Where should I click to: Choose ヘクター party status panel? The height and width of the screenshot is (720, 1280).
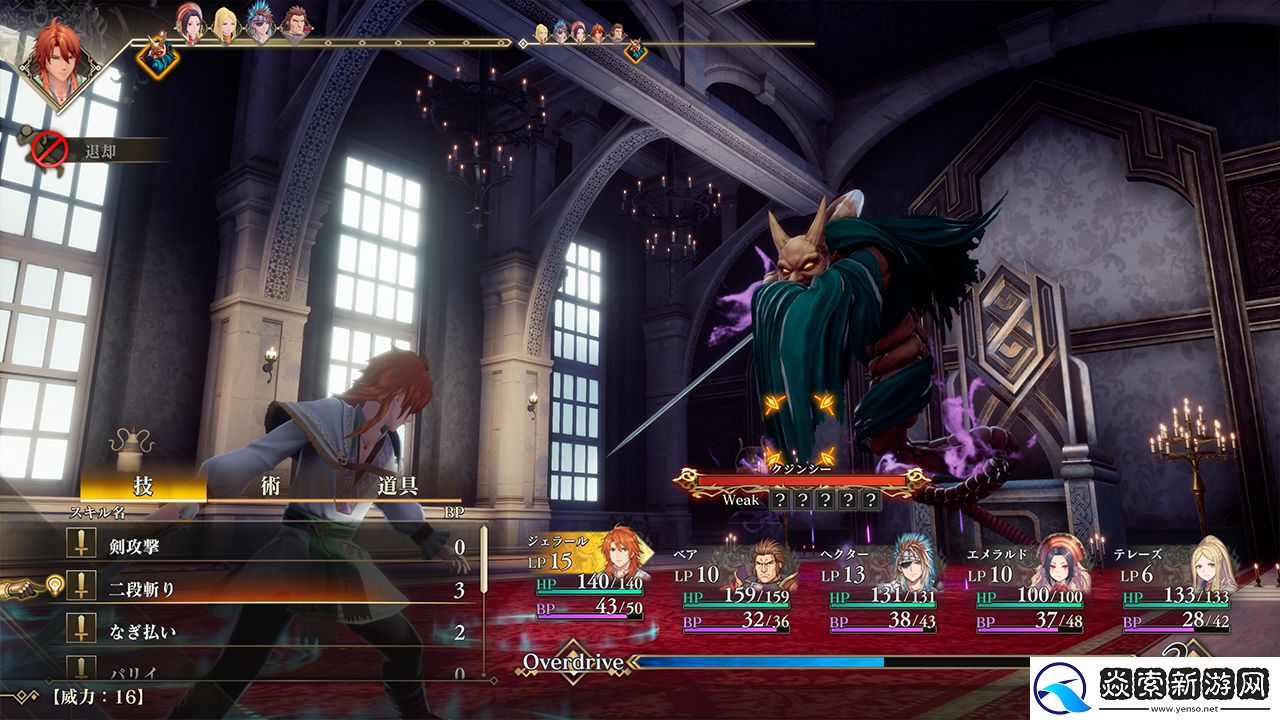[x=882, y=590]
